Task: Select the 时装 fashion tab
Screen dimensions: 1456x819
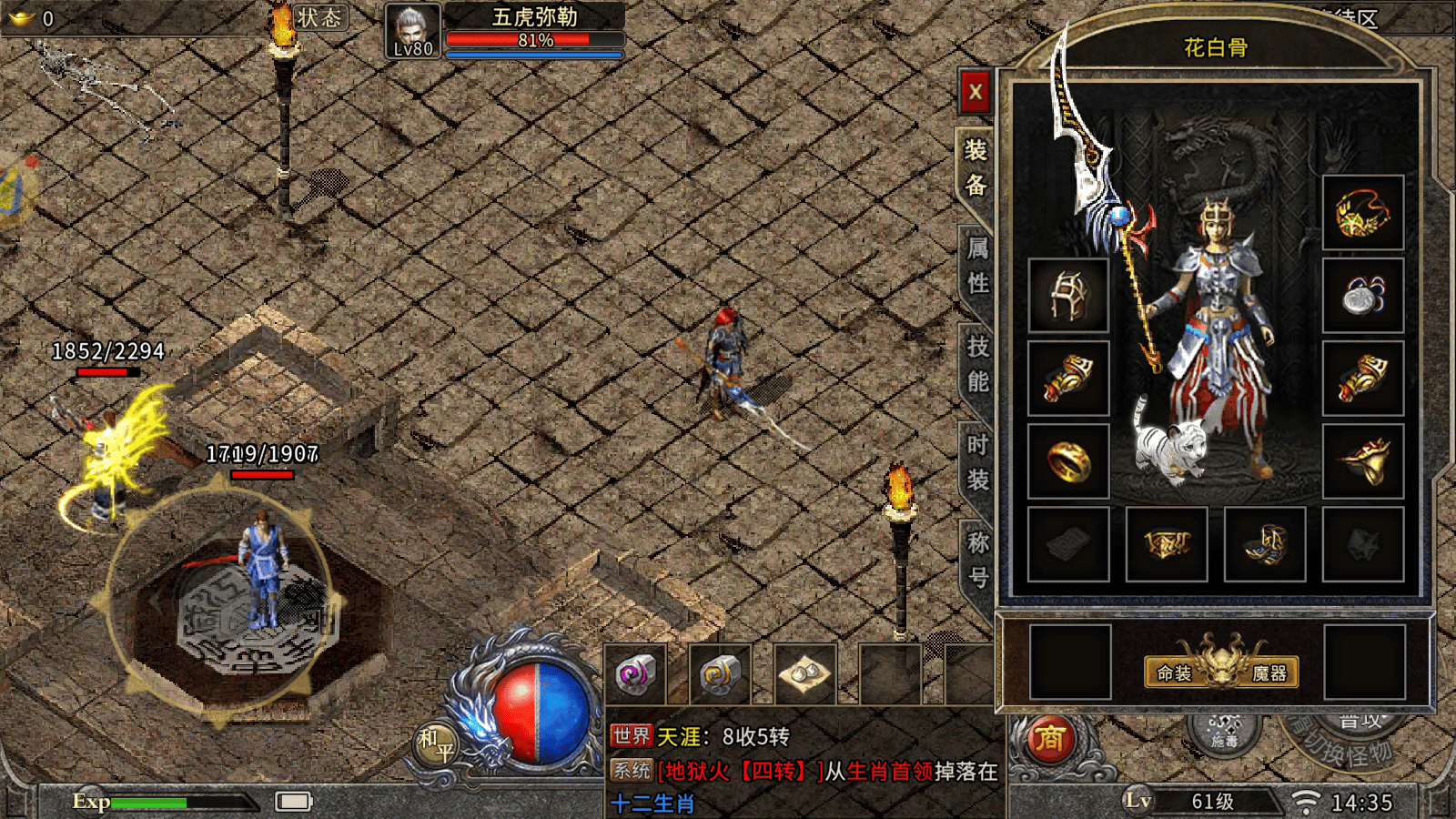Action: [x=977, y=462]
